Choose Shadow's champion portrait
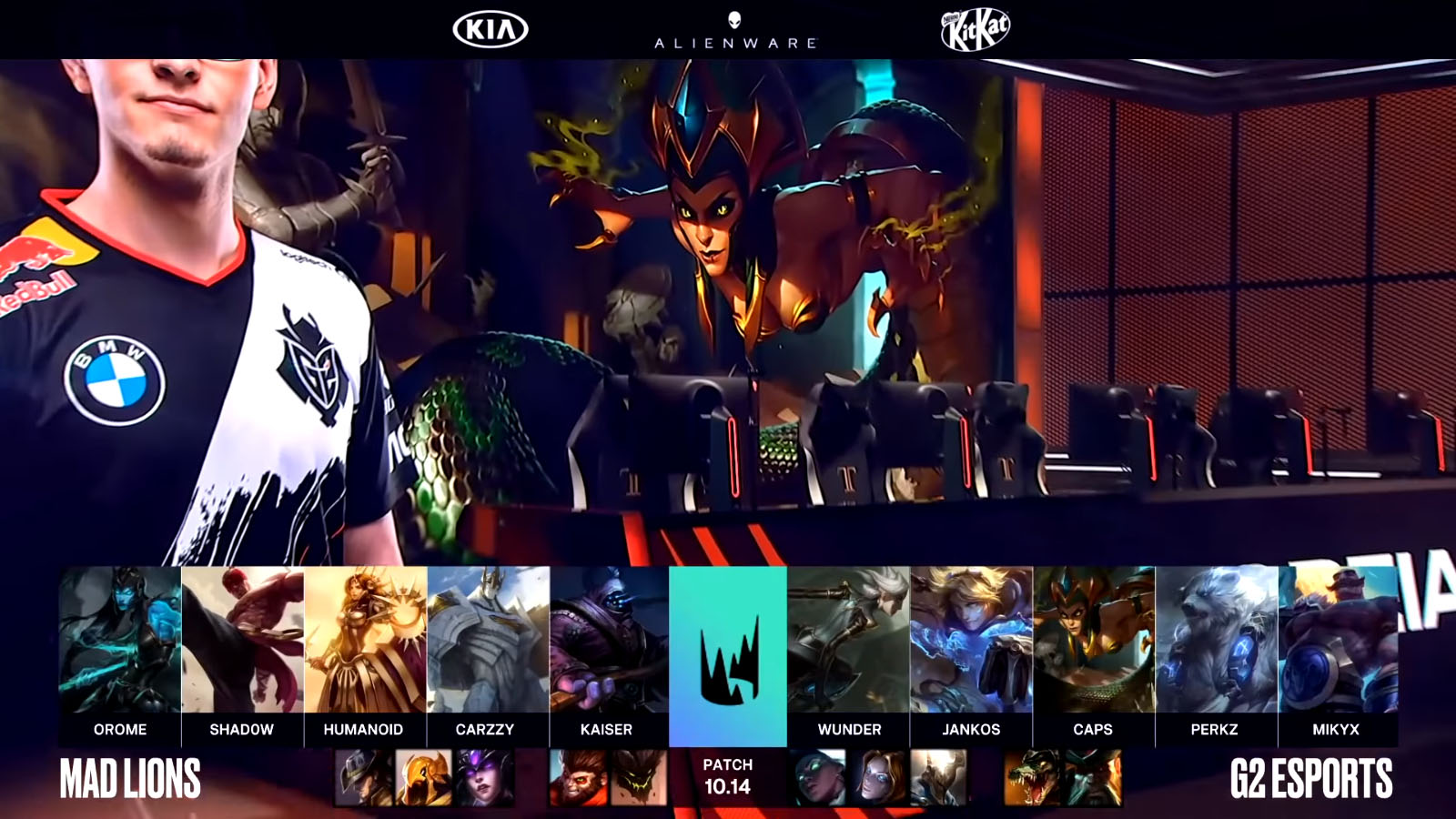The image size is (1456, 819). click(242, 641)
